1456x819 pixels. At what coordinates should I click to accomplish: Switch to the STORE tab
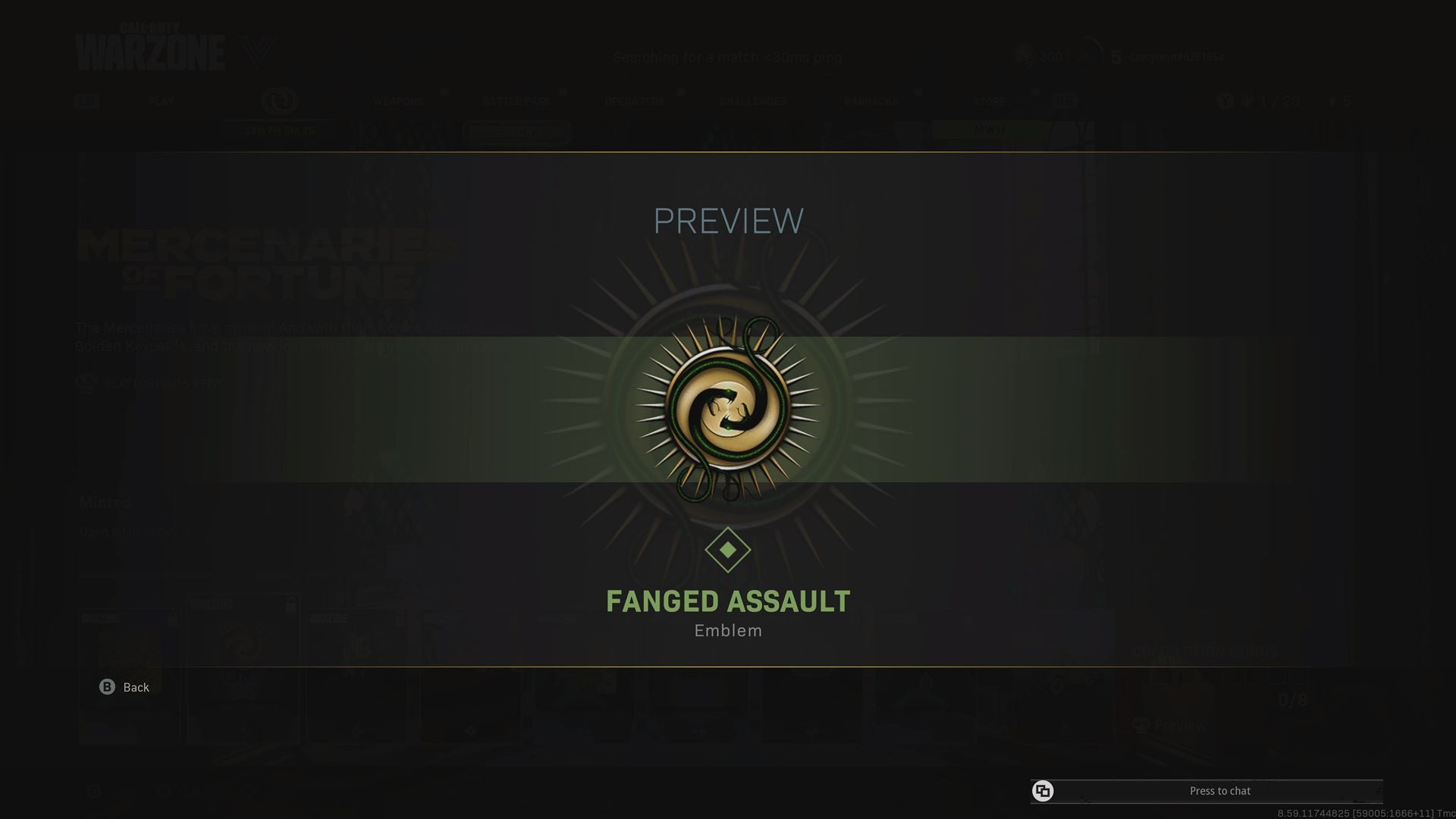pos(987,100)
